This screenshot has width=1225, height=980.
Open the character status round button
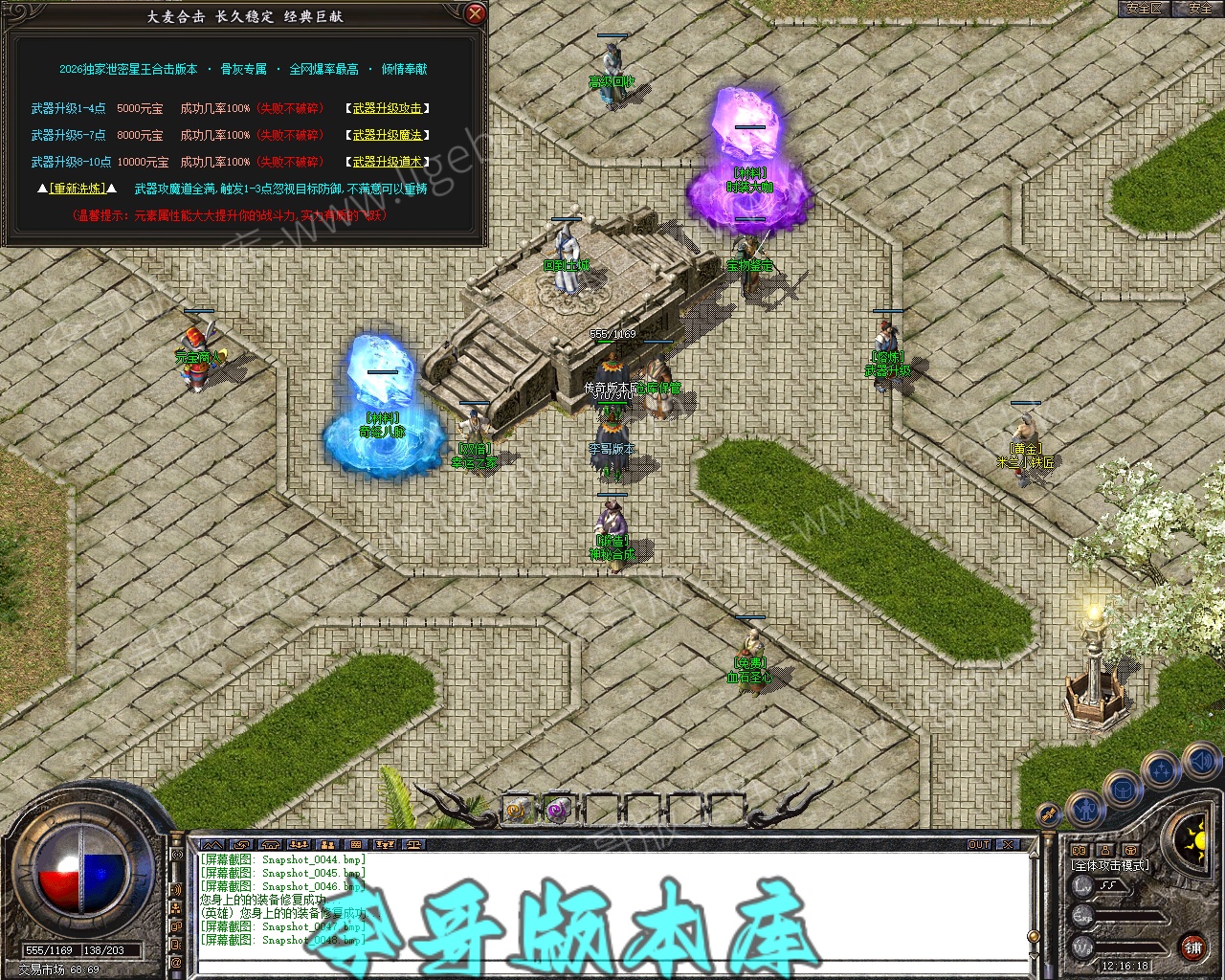tap(1085, 811)
